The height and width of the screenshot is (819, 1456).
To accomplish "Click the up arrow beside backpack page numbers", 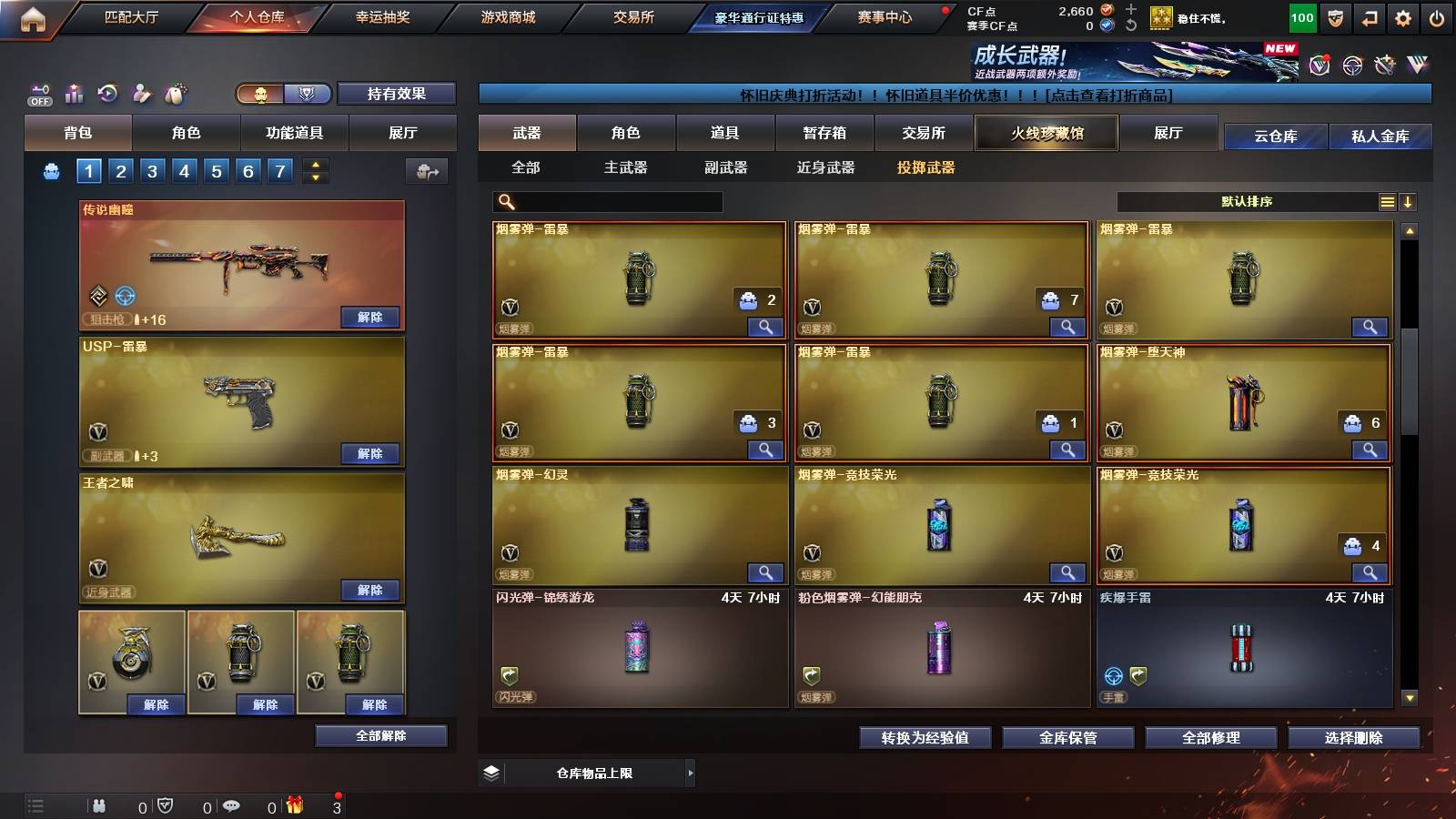I will 316,165.
